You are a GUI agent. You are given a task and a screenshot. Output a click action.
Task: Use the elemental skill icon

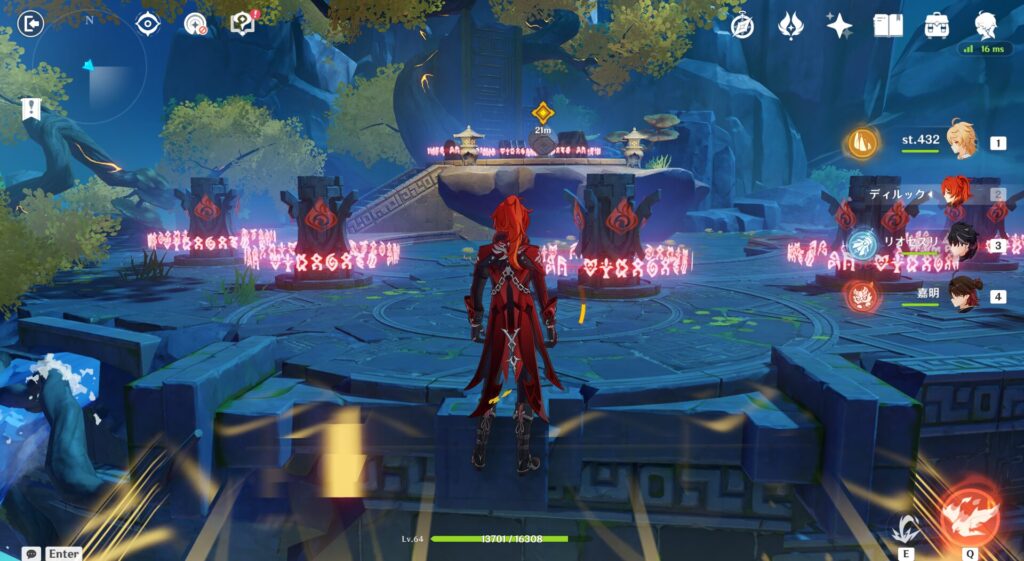(x=906, y=526)
